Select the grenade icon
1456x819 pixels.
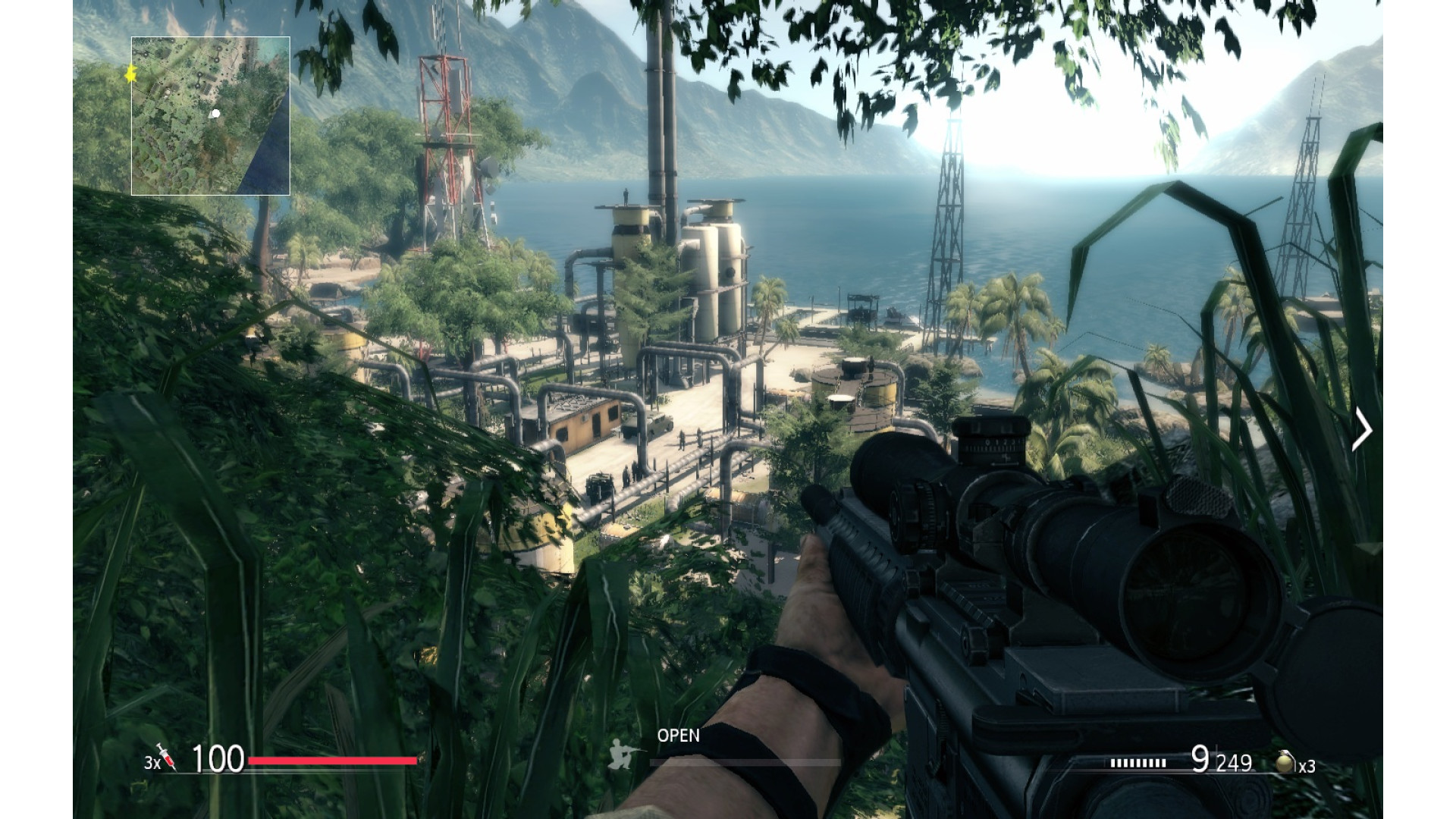[x=1285, y=761]
